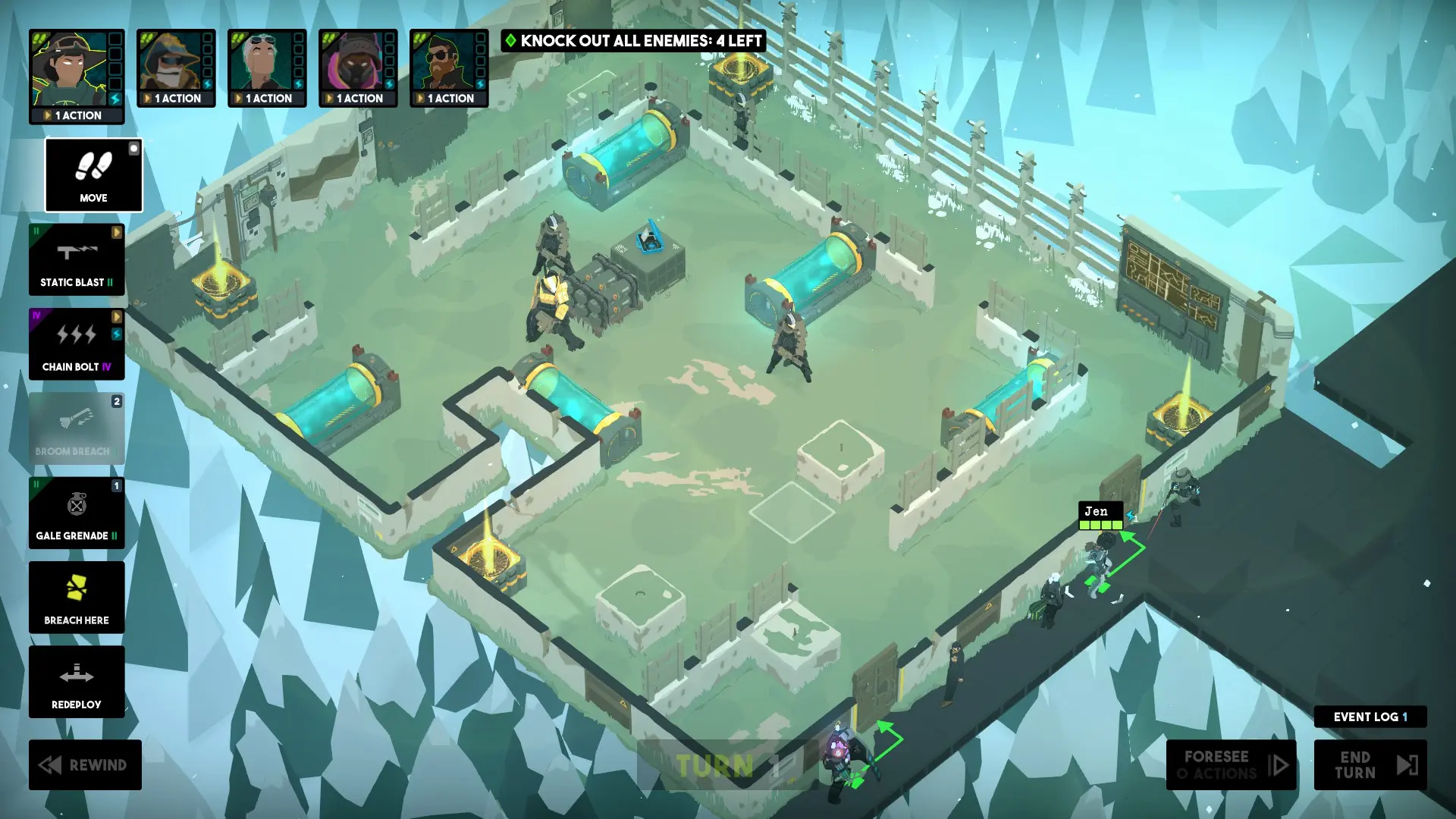Select the Chain Bolt IV ability
Screen dimensions: 1456x819
76,344
